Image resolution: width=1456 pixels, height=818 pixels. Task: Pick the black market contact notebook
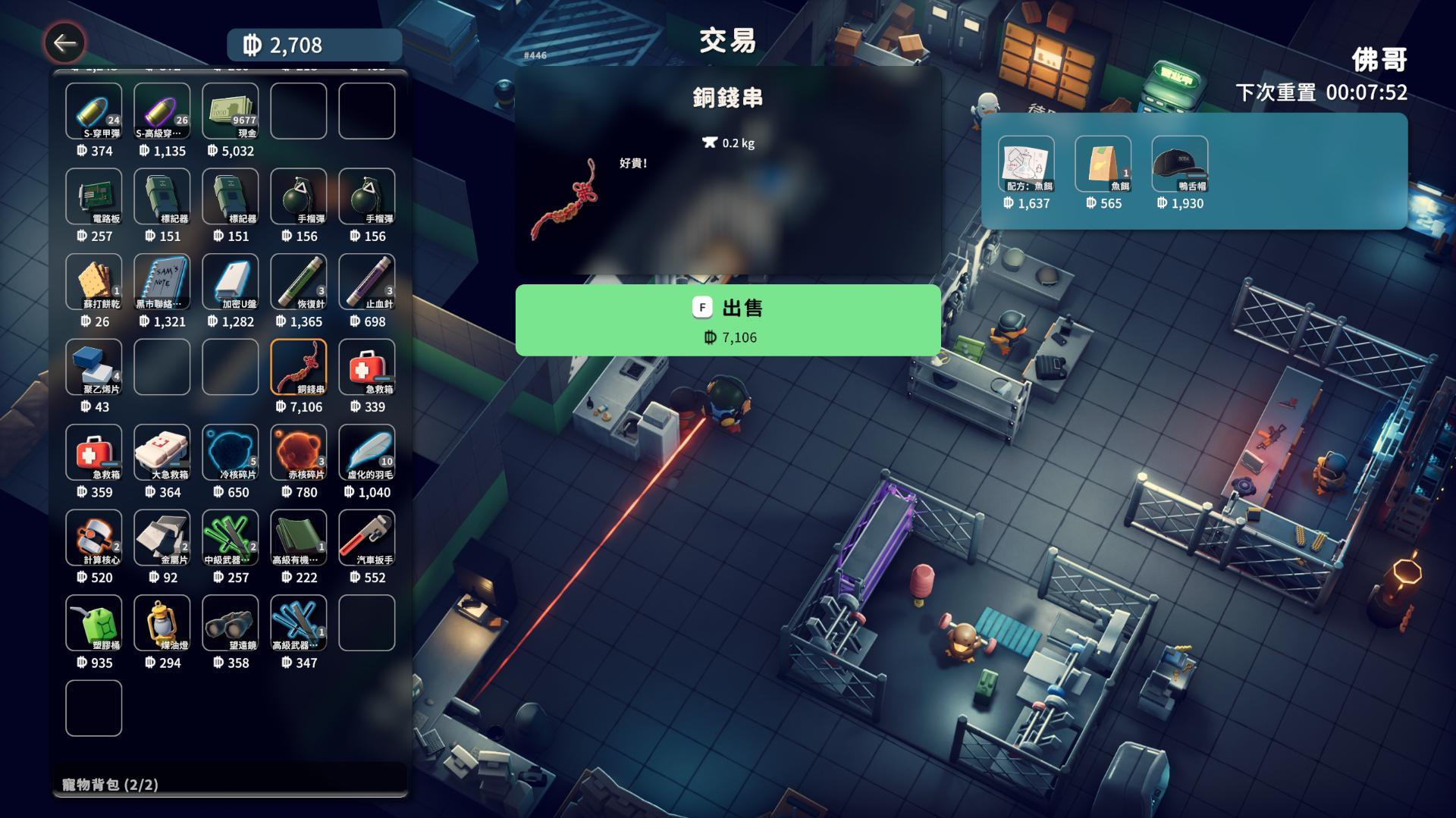coord(162,282)
